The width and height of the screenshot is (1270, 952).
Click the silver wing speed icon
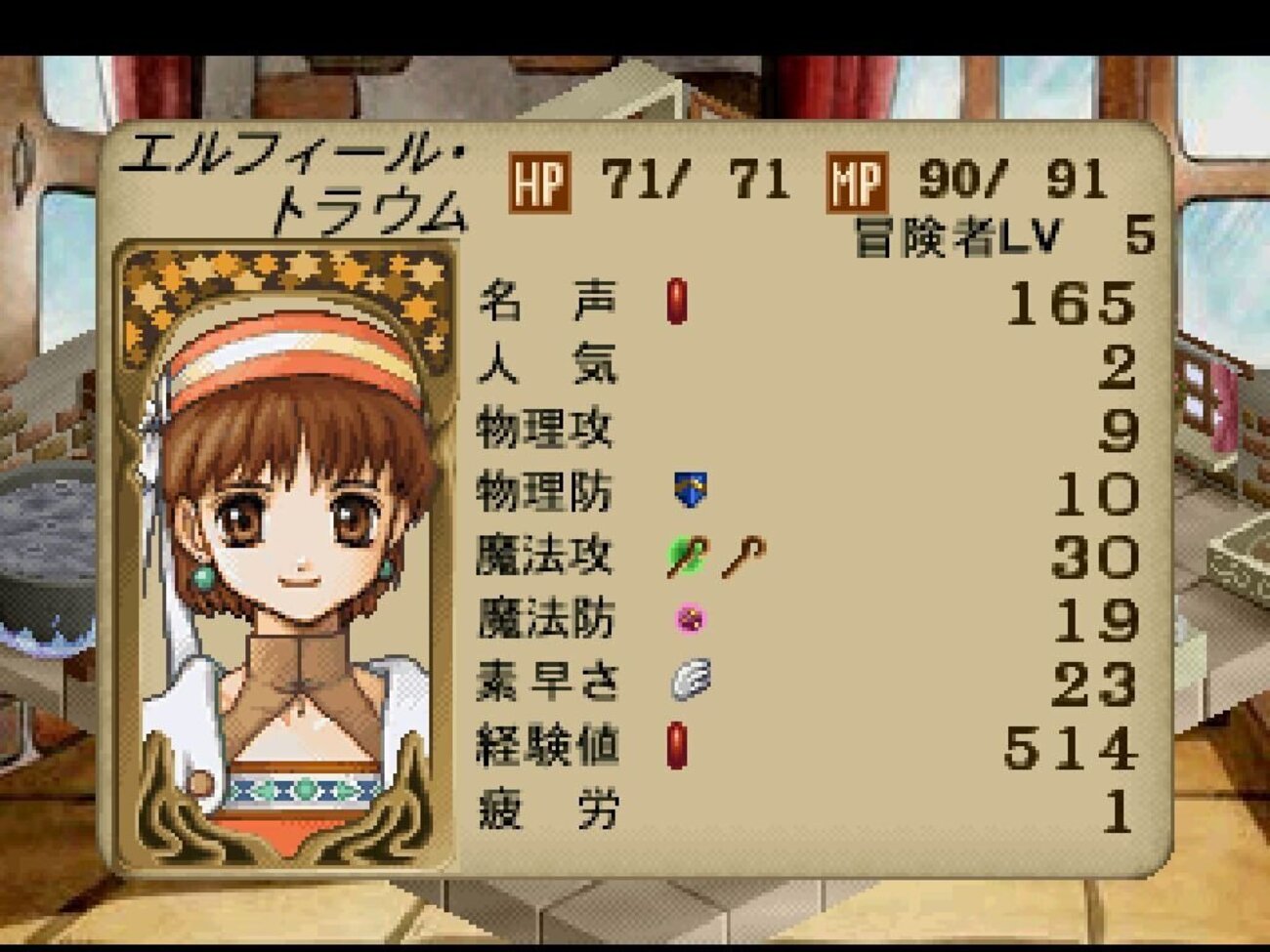click(x=691, y=680)
